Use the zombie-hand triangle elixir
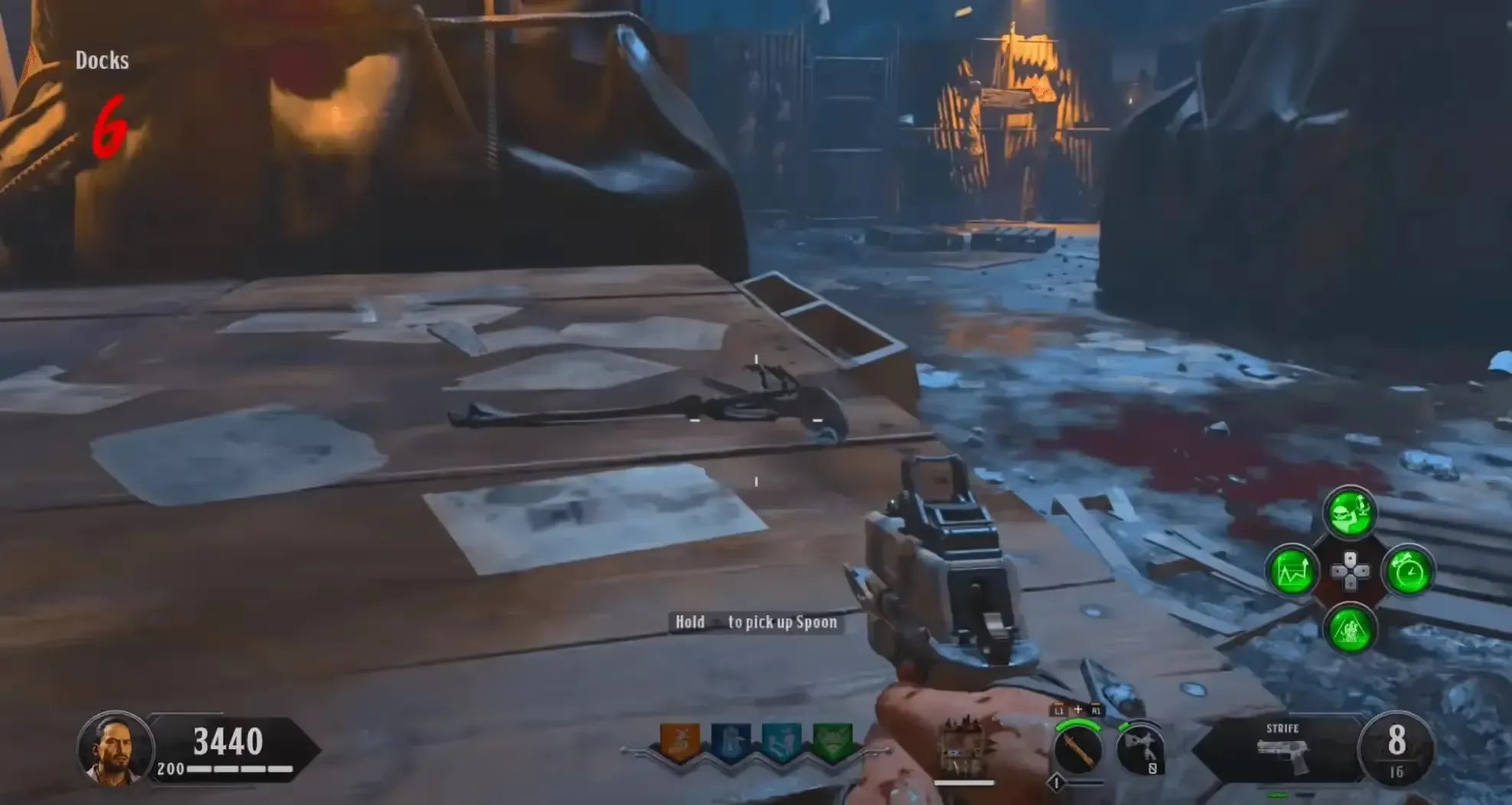1512x805 pixels. point(1350,629)
